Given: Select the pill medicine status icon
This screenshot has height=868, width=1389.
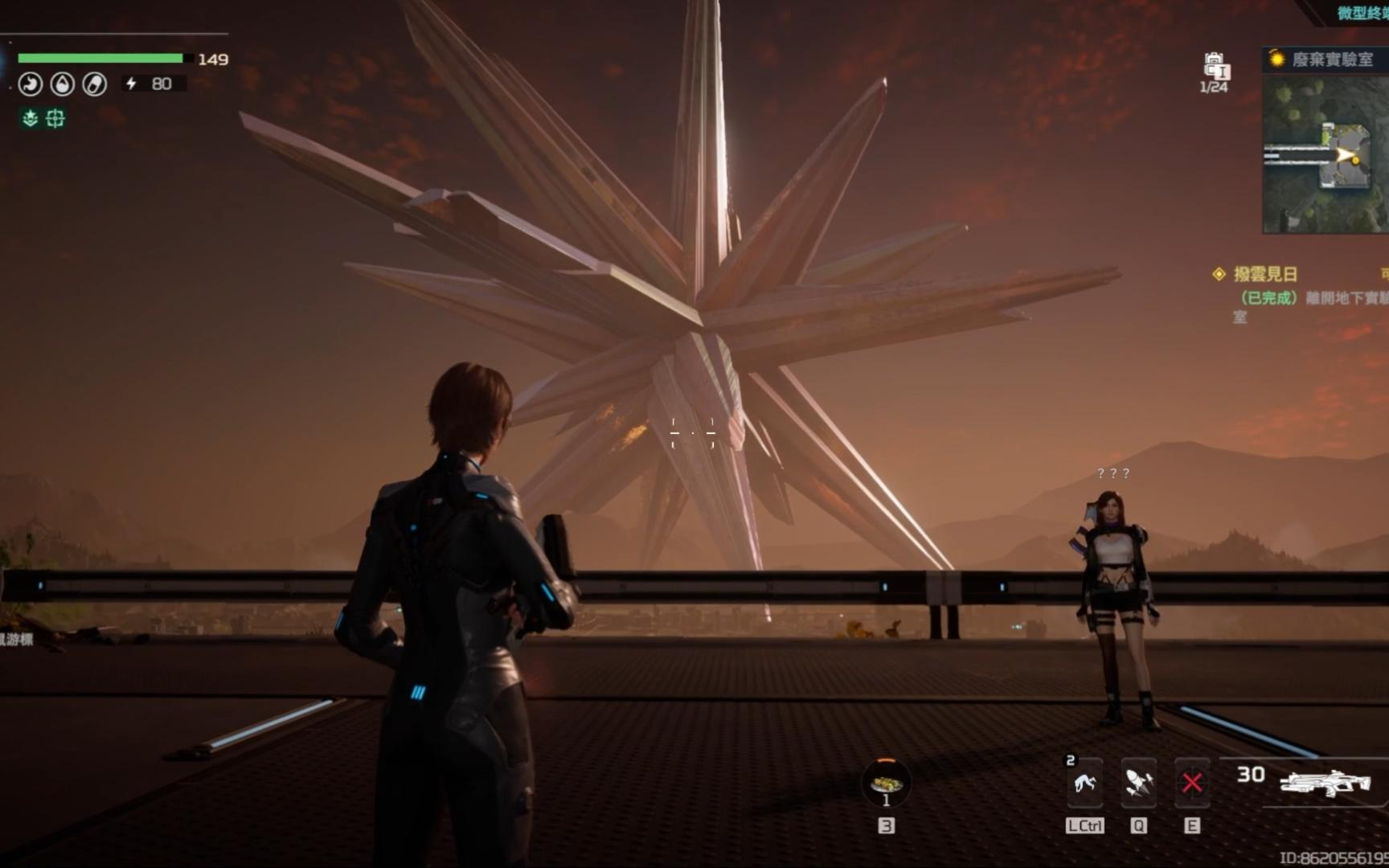Looking at the screenshot, I should point(95,84).
